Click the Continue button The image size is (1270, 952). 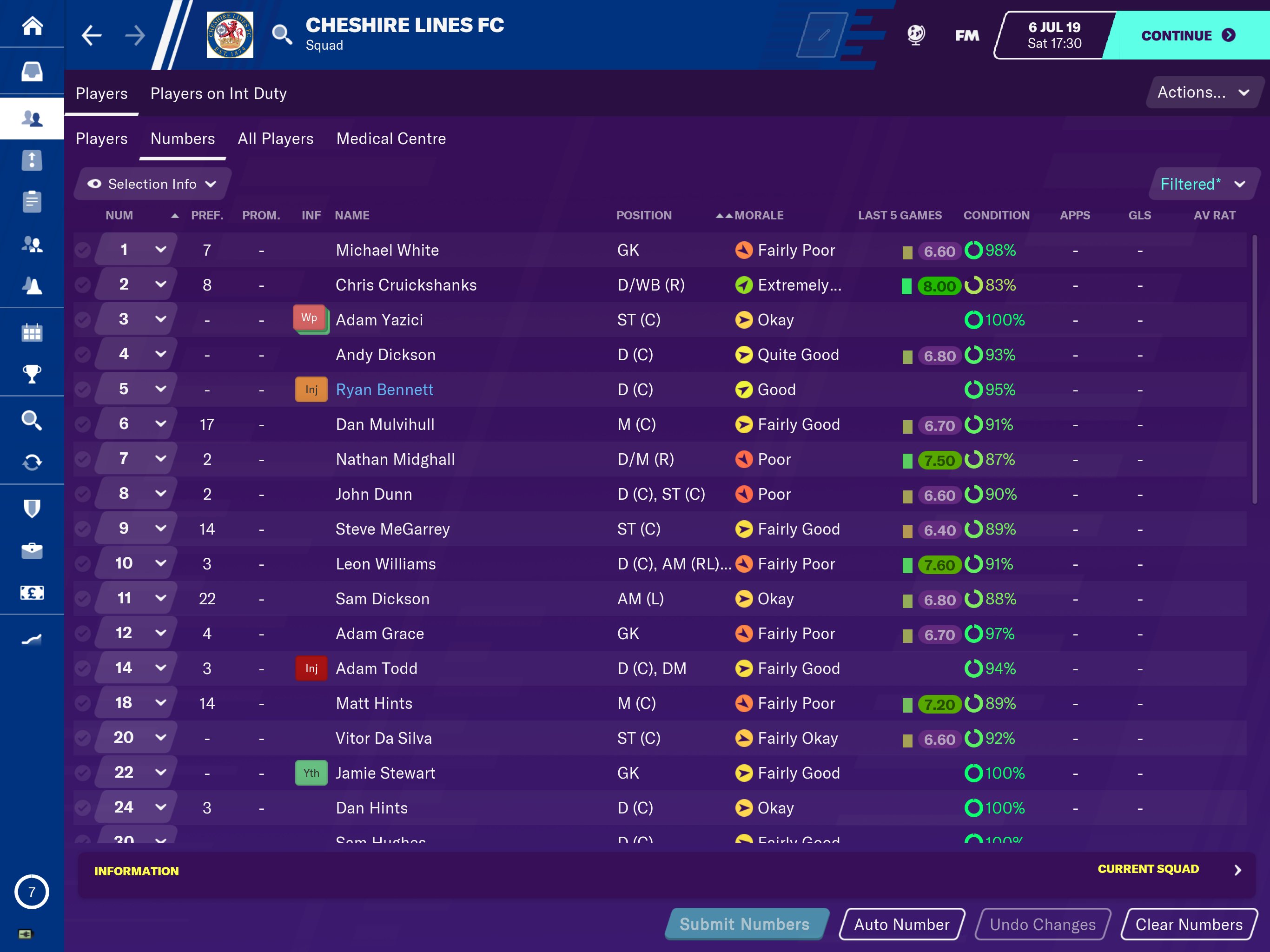pyautogui.click(x=1186, y=36)
